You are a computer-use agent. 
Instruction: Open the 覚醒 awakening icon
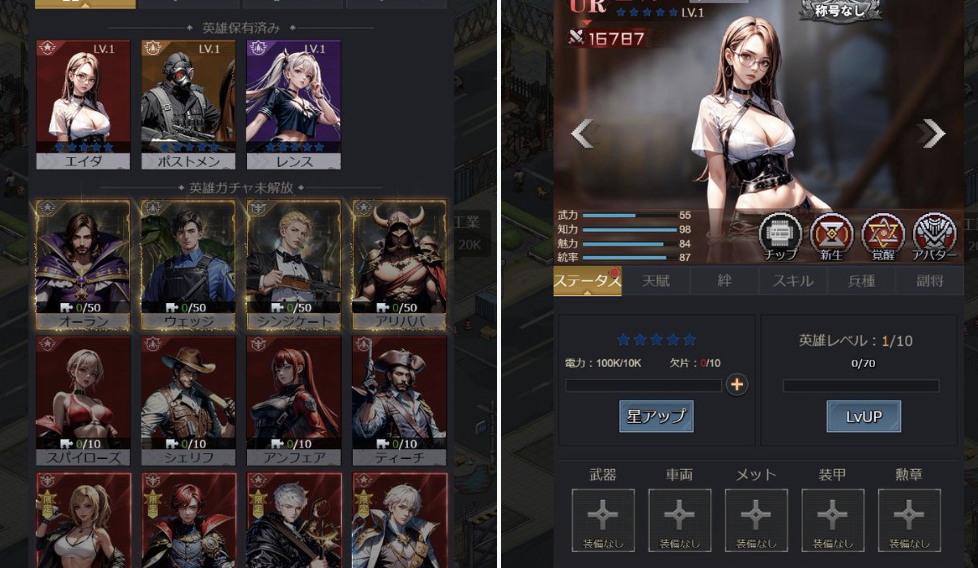coord(882,236)
